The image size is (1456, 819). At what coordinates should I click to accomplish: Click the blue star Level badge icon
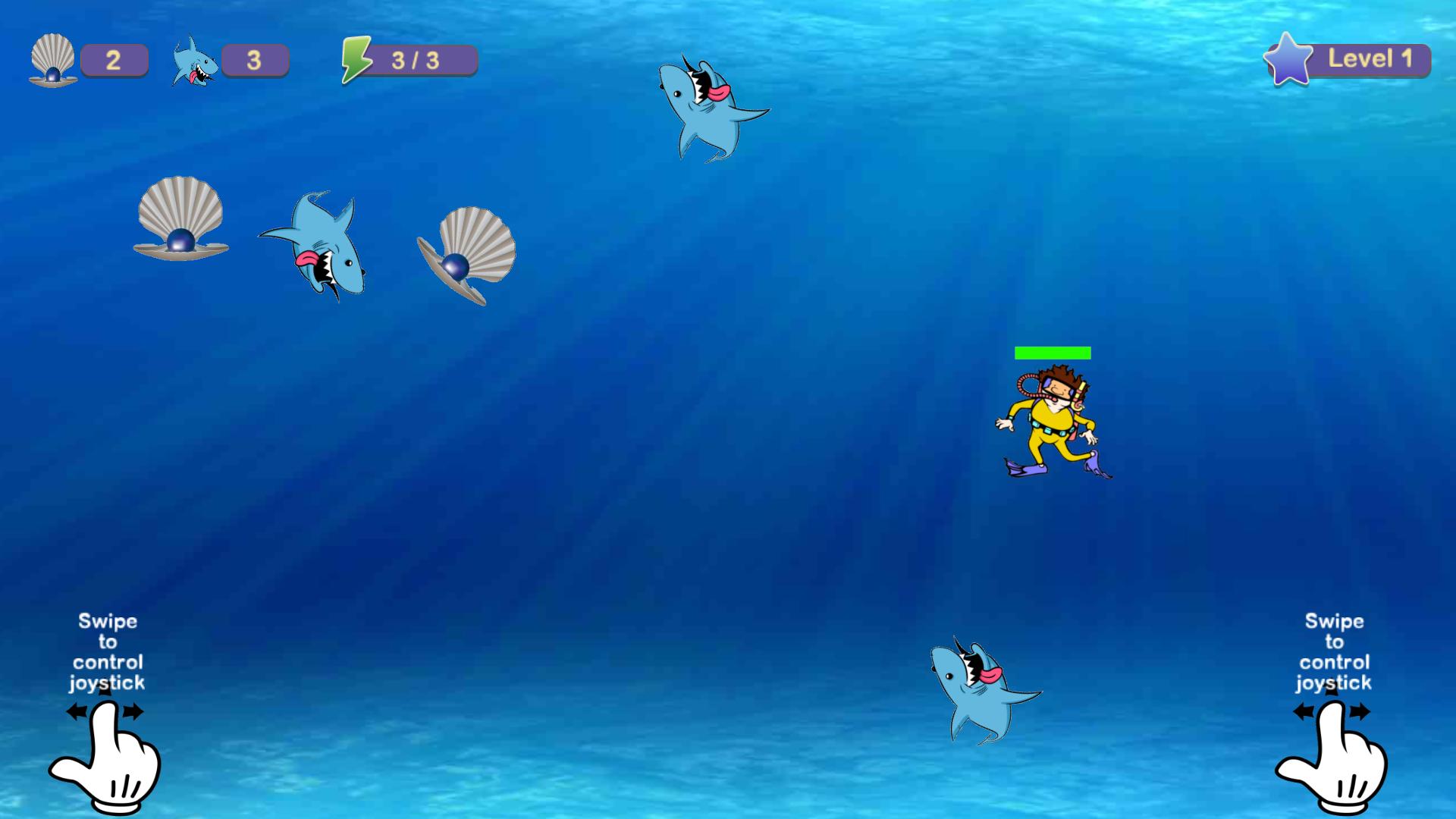coord(1288,60)
